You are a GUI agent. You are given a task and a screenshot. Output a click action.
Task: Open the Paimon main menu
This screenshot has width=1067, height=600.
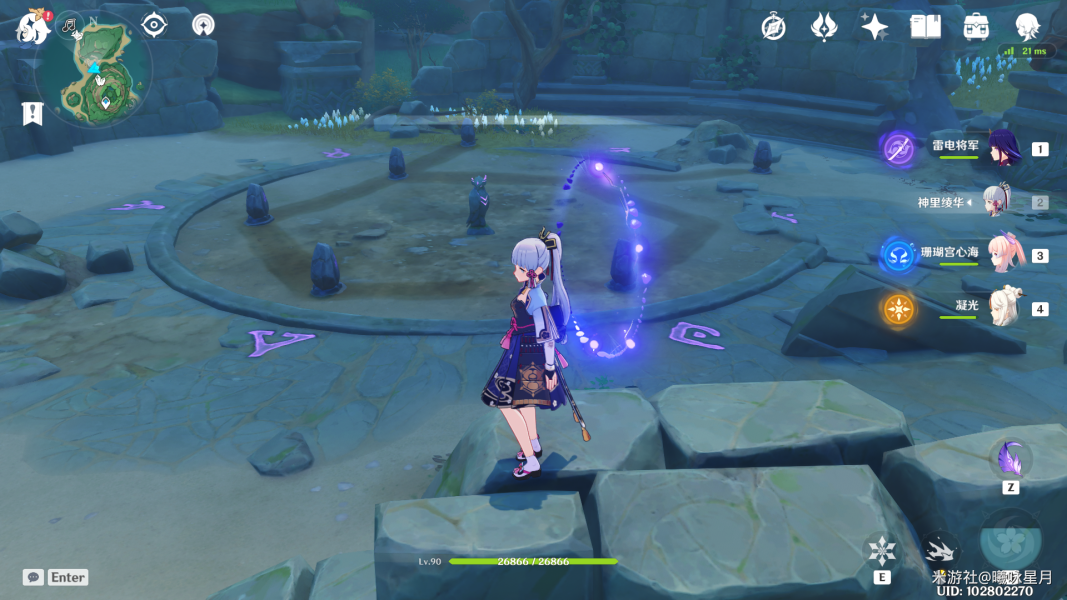[32, 27]
